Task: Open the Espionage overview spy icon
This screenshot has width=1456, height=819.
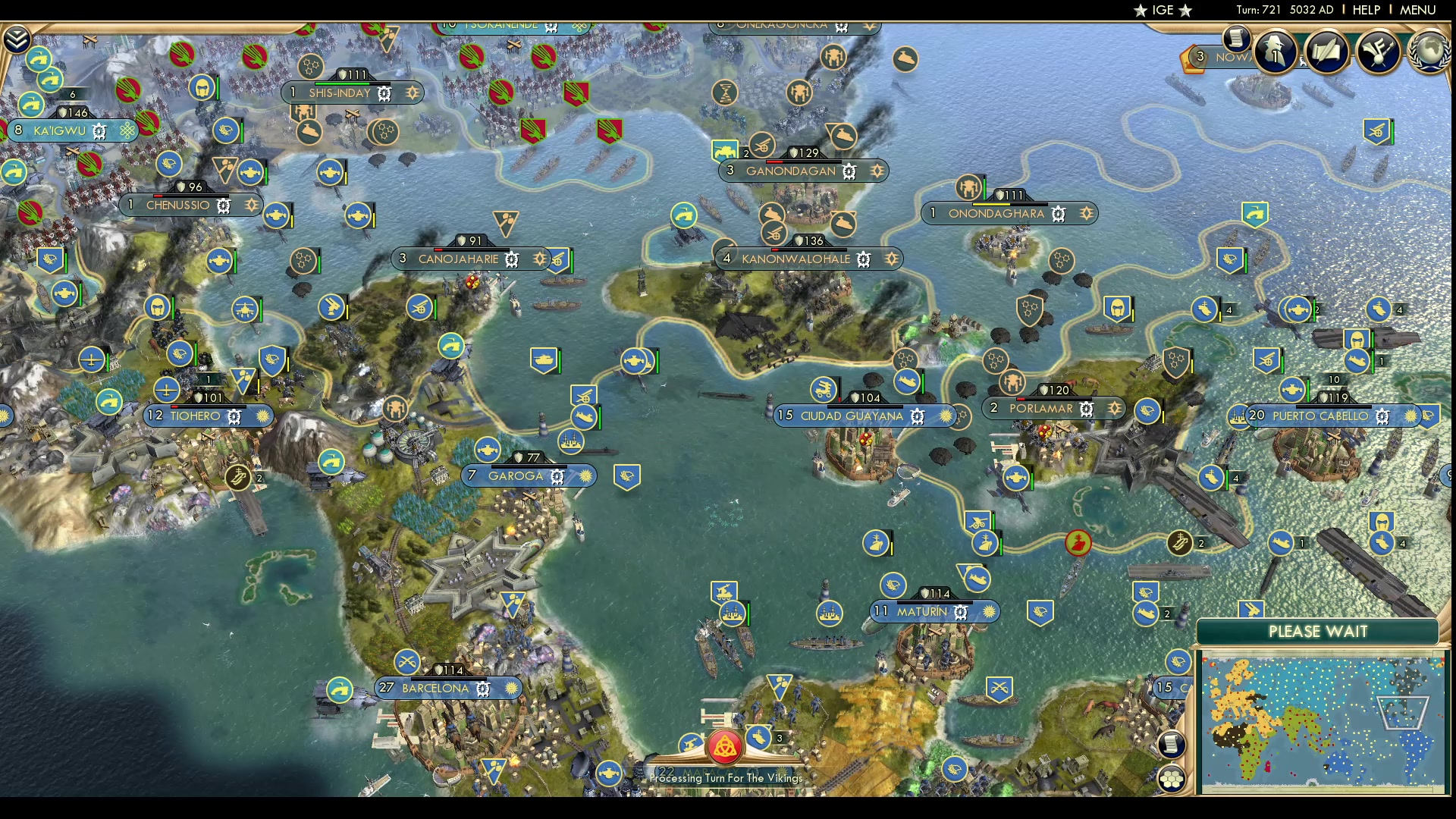Action: (x=1274, y=51)
